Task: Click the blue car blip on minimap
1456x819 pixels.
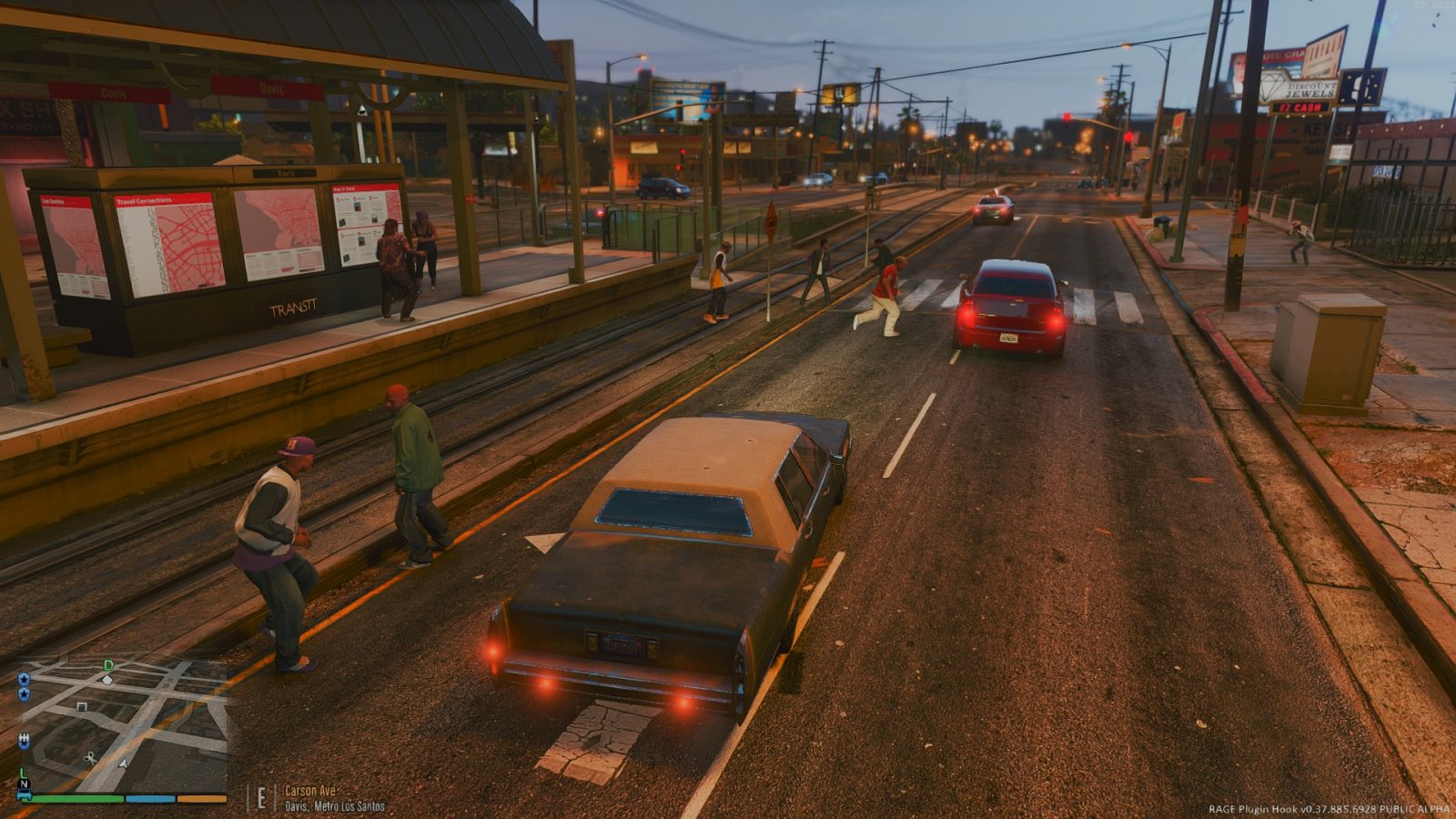Action: [25, 794]
